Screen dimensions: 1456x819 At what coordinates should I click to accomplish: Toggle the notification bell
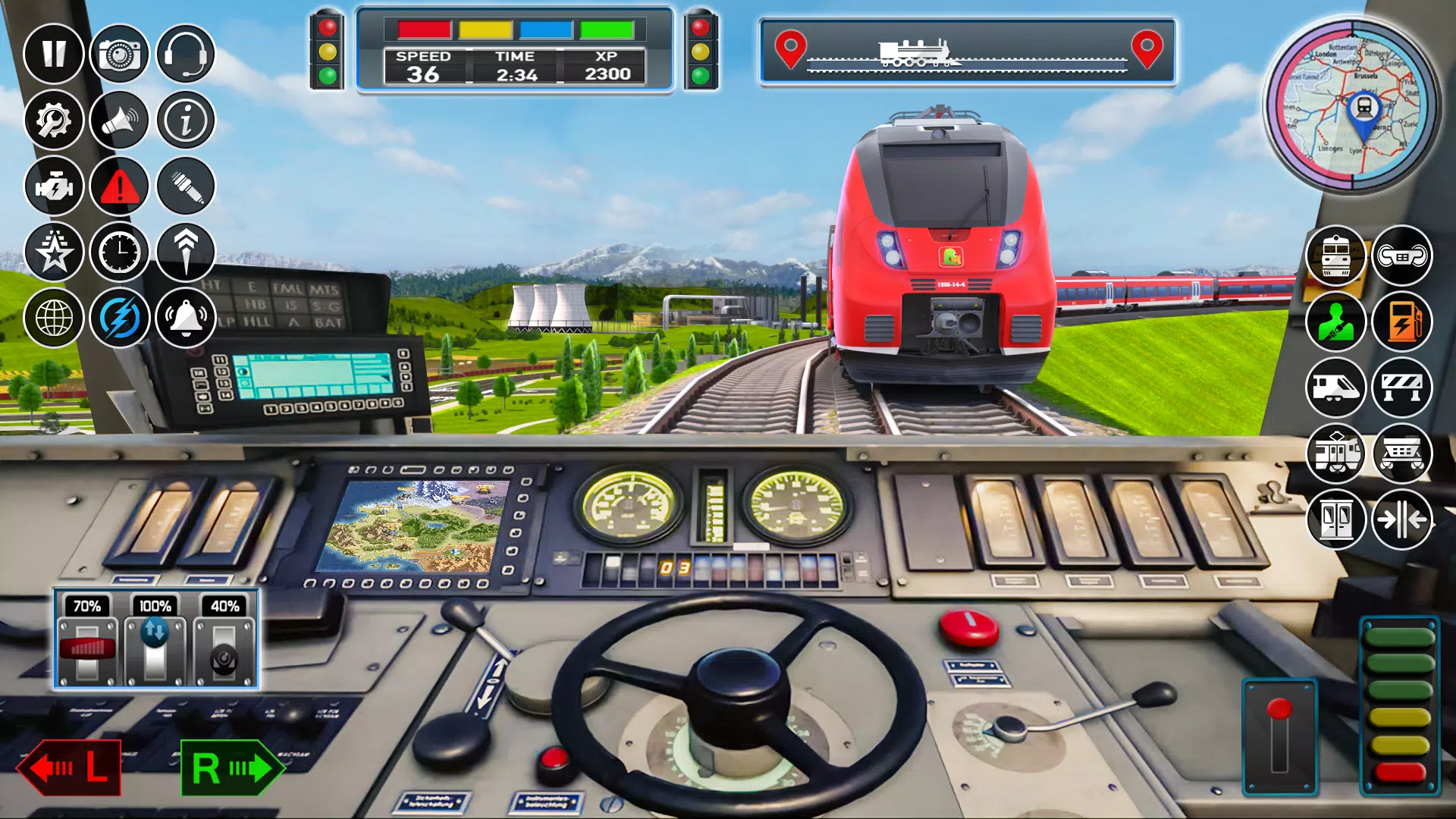(x=186, y=318)
